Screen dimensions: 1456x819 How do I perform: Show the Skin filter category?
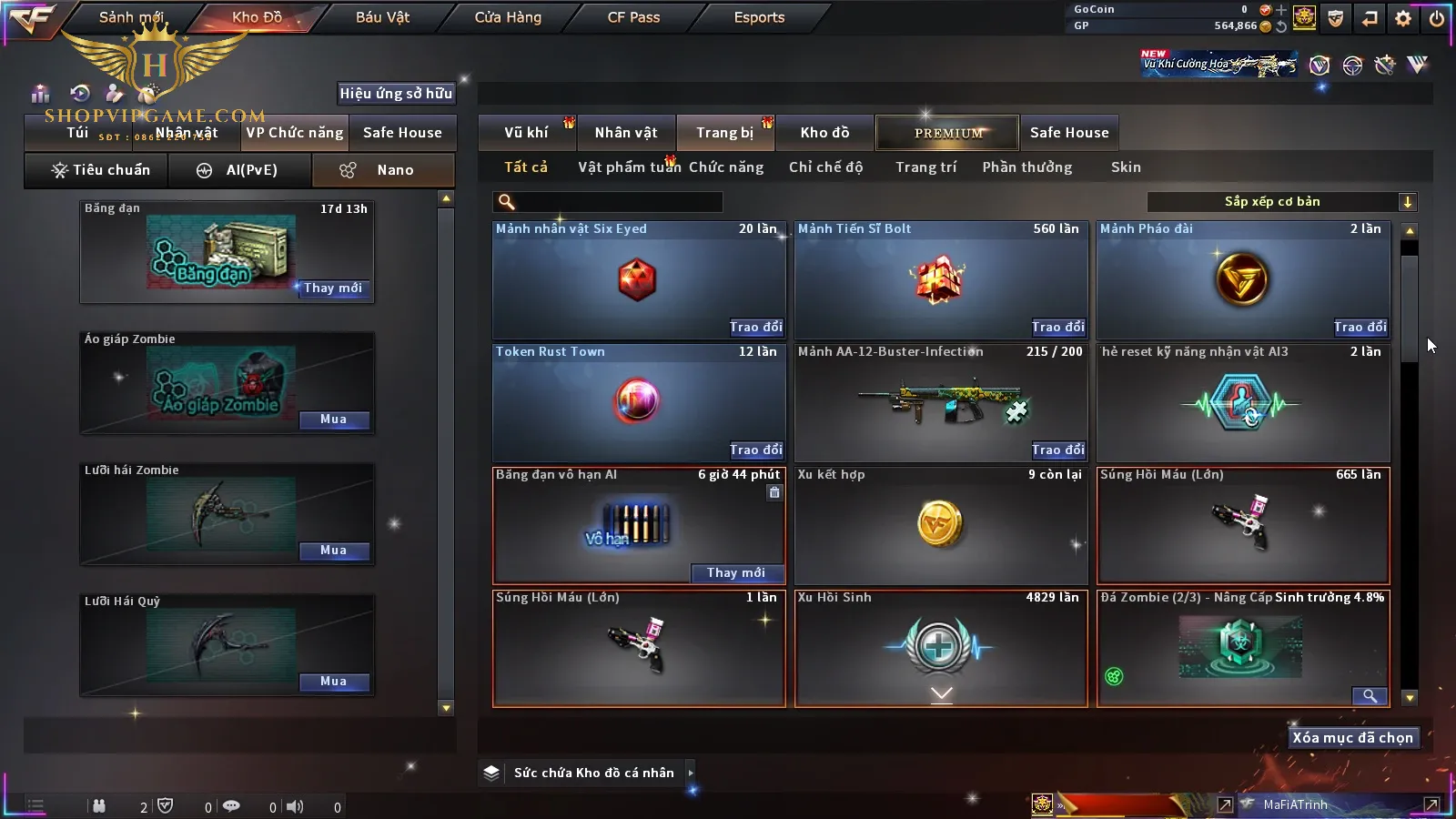pyautogui.click(x=1126, y=167)
